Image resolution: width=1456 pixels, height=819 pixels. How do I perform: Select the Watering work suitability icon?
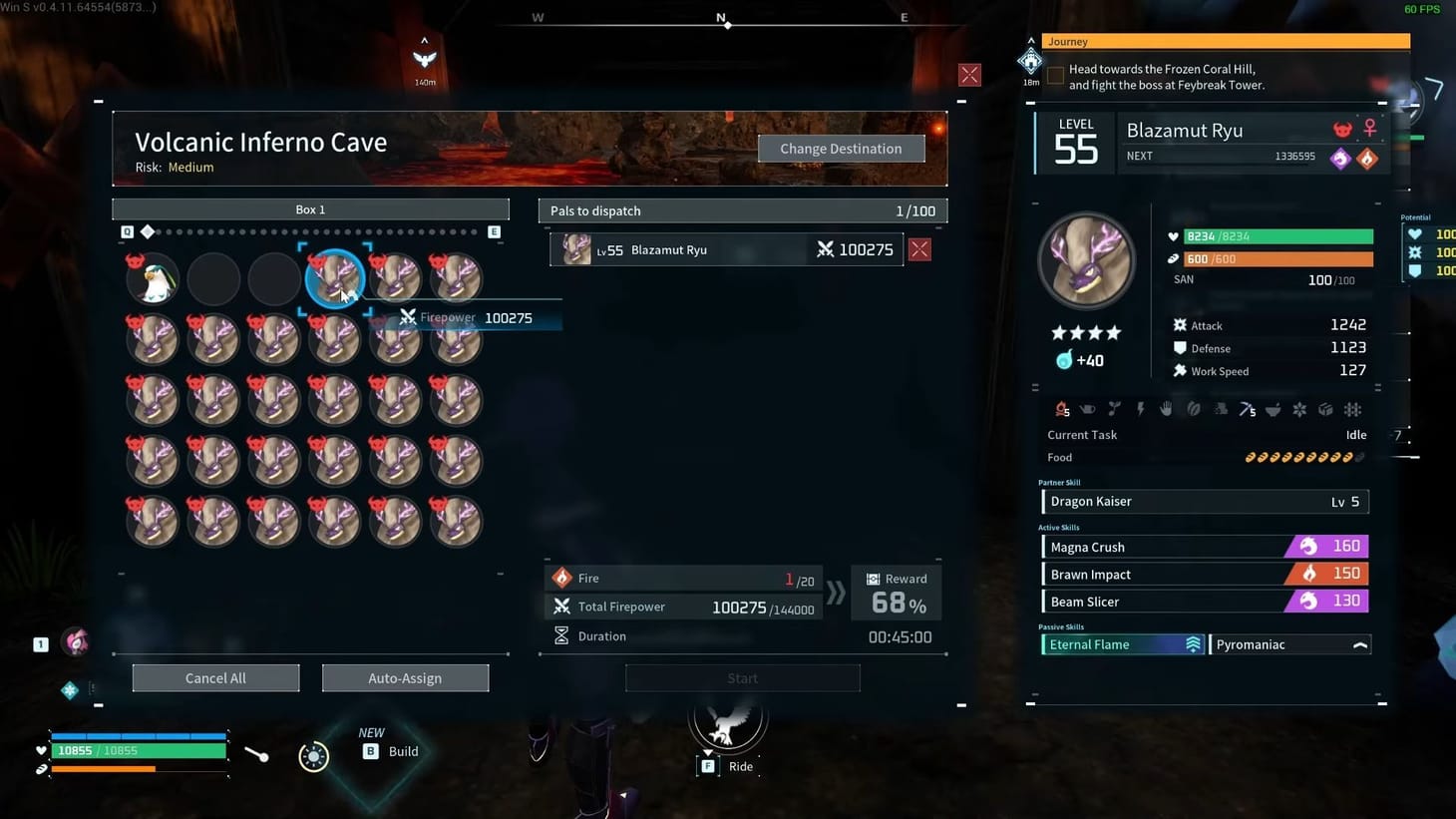[1088, 409]
